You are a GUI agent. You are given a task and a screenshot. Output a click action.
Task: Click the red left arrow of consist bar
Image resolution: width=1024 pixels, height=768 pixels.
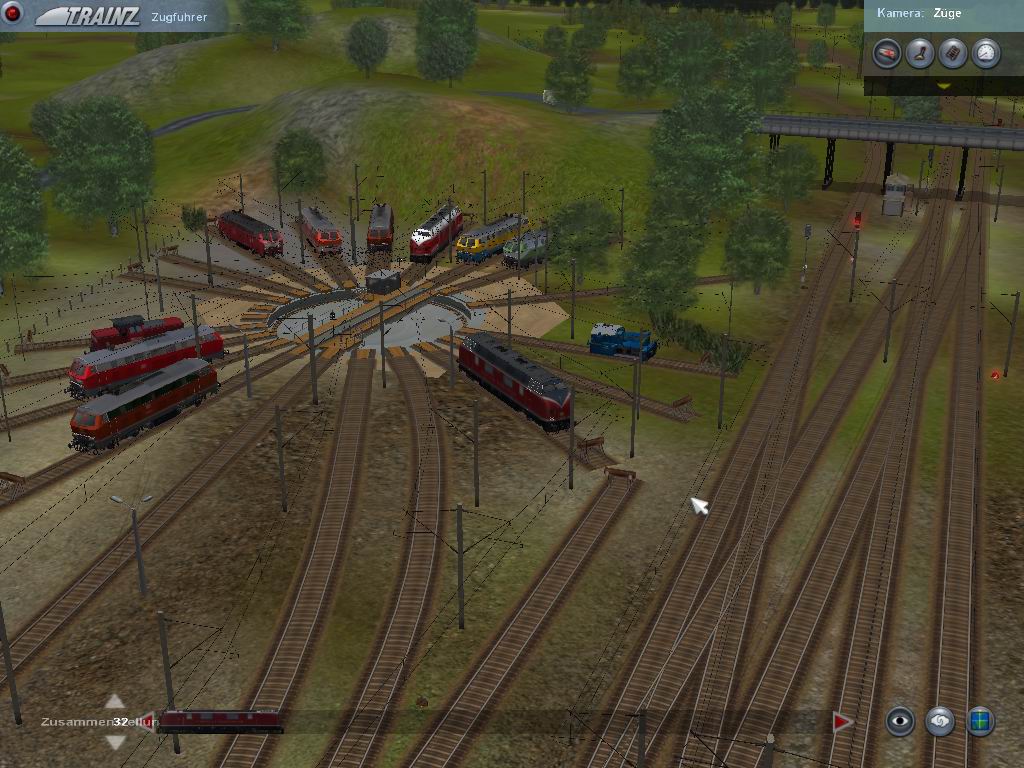(x=146, y=721)
